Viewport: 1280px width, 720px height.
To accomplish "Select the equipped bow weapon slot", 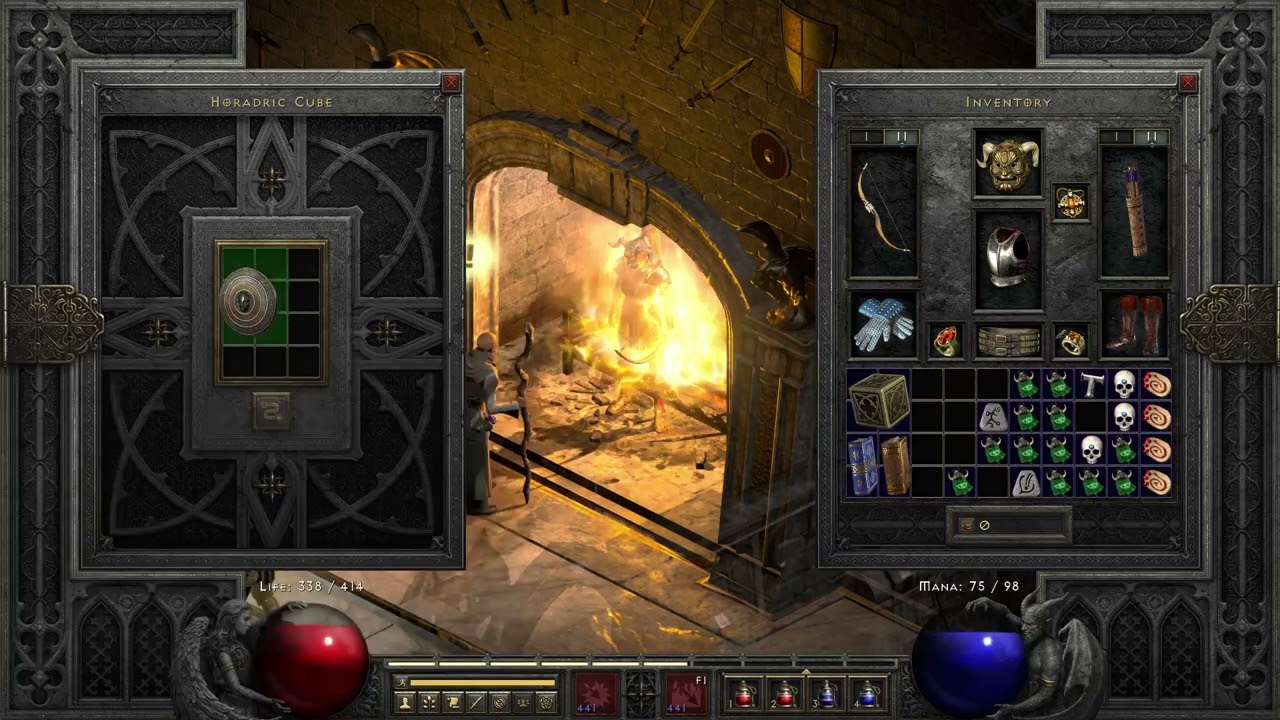I will [x=883, y=212].
